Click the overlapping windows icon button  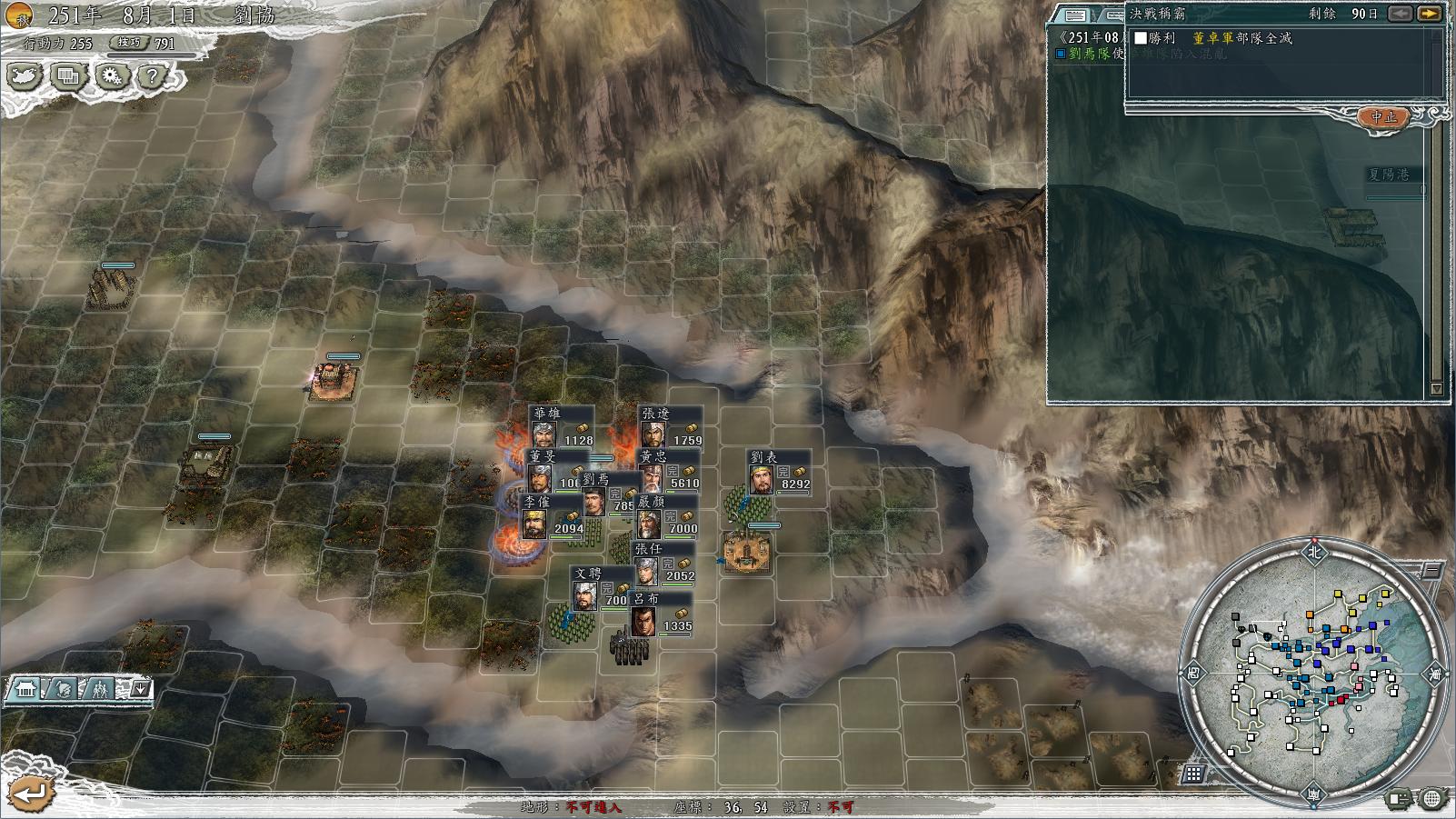point(69,76)
